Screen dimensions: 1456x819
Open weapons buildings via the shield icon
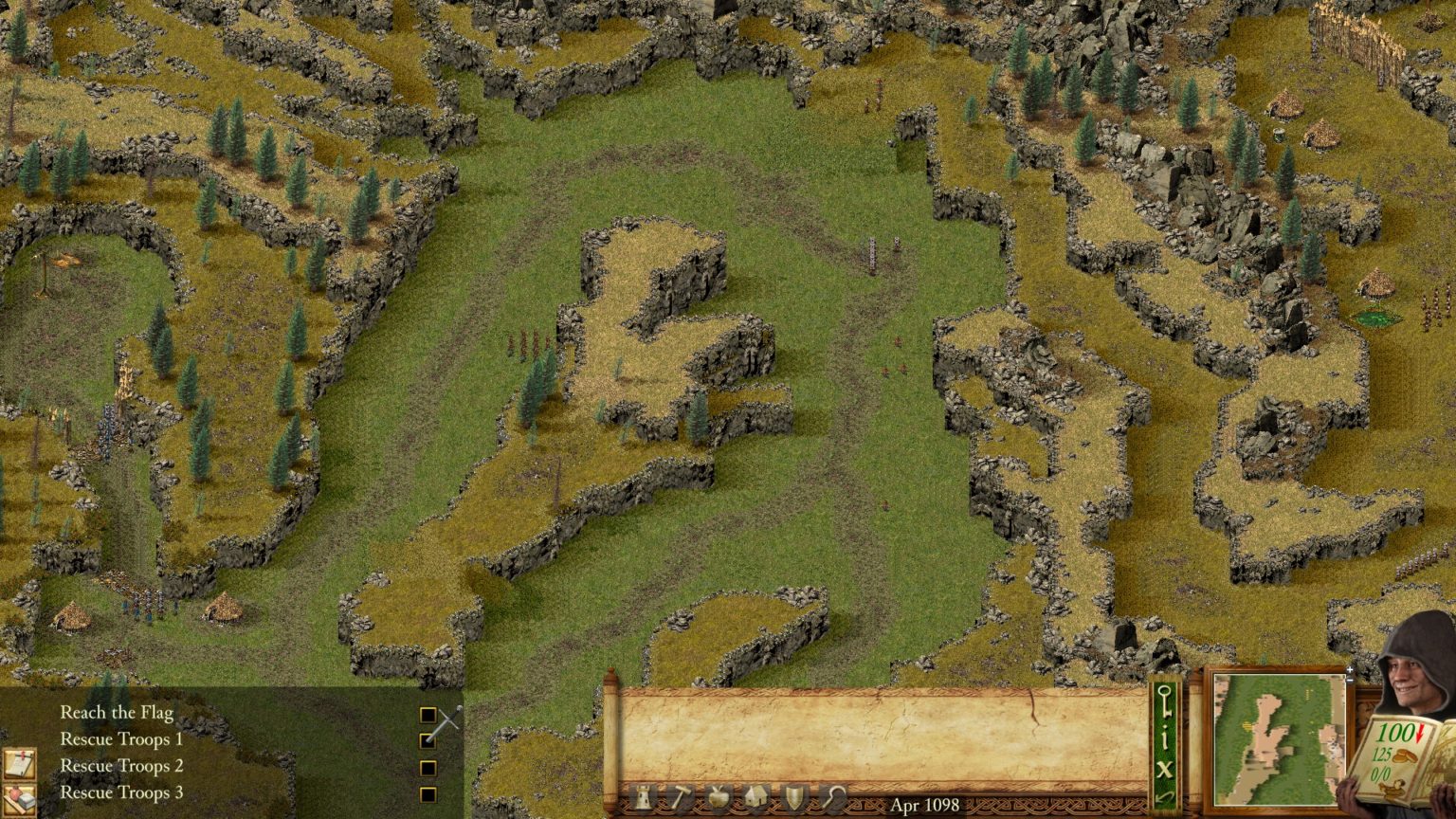click(793, 801)
